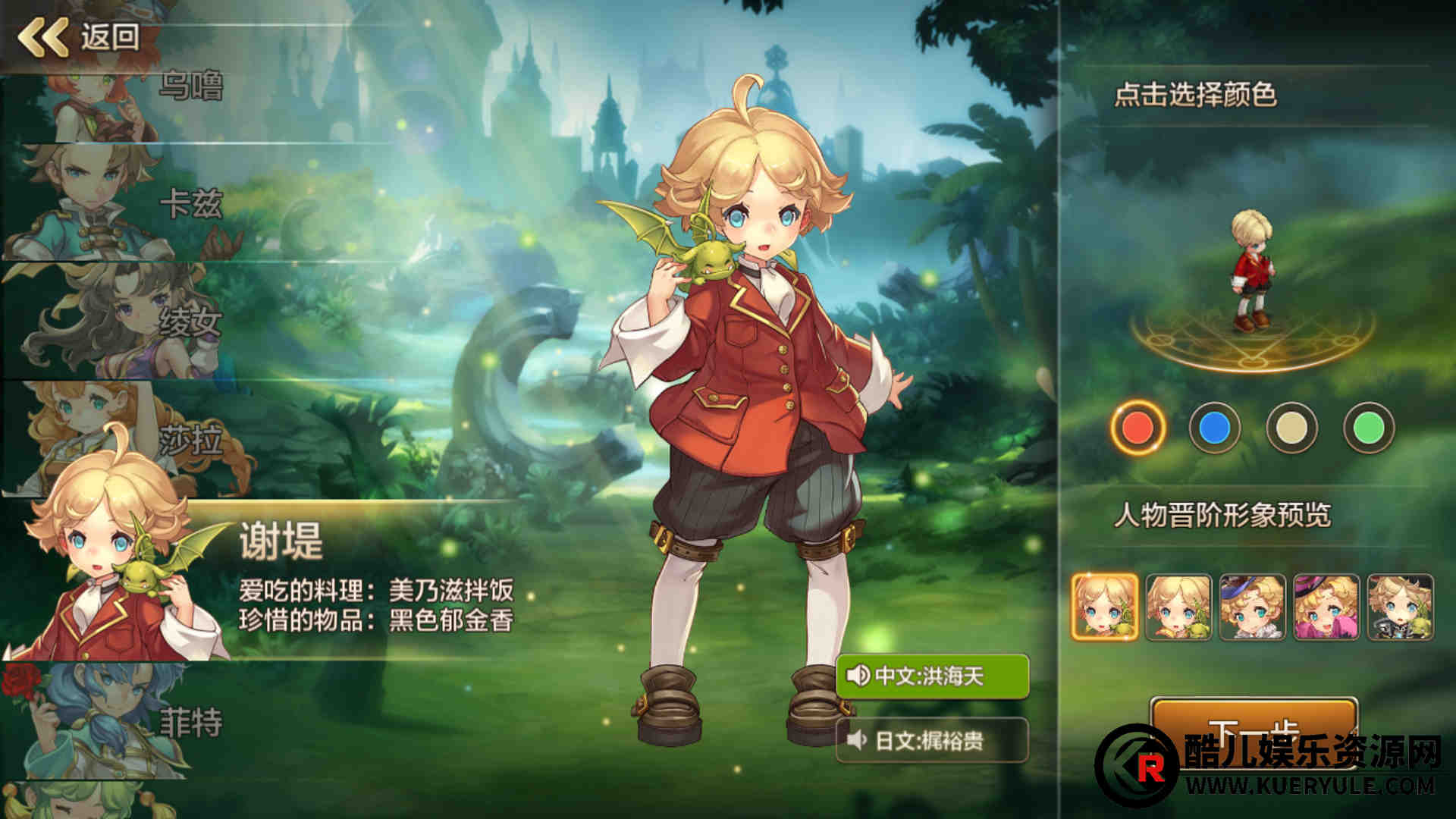The image size is (1456, 819).
Task: Preview the pink-outfit advancement portrait
Action: [1326, 607]
